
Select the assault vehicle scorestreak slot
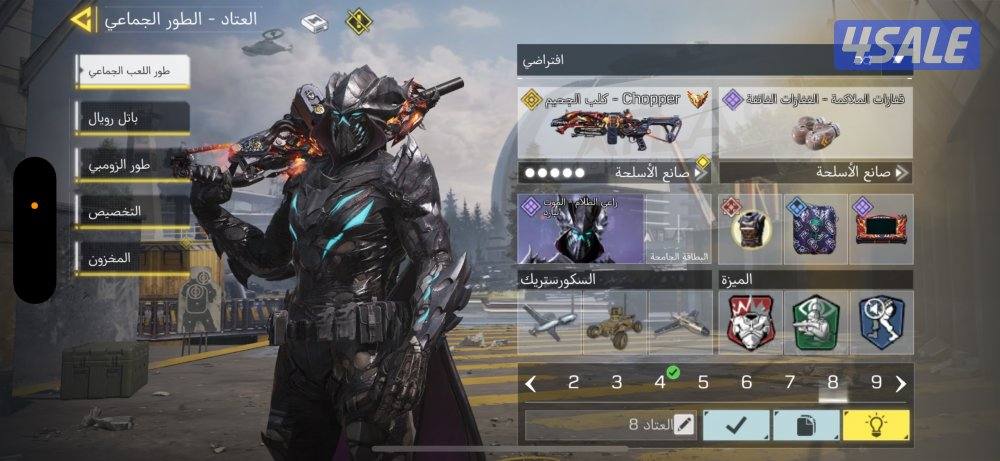coord(615,323)
